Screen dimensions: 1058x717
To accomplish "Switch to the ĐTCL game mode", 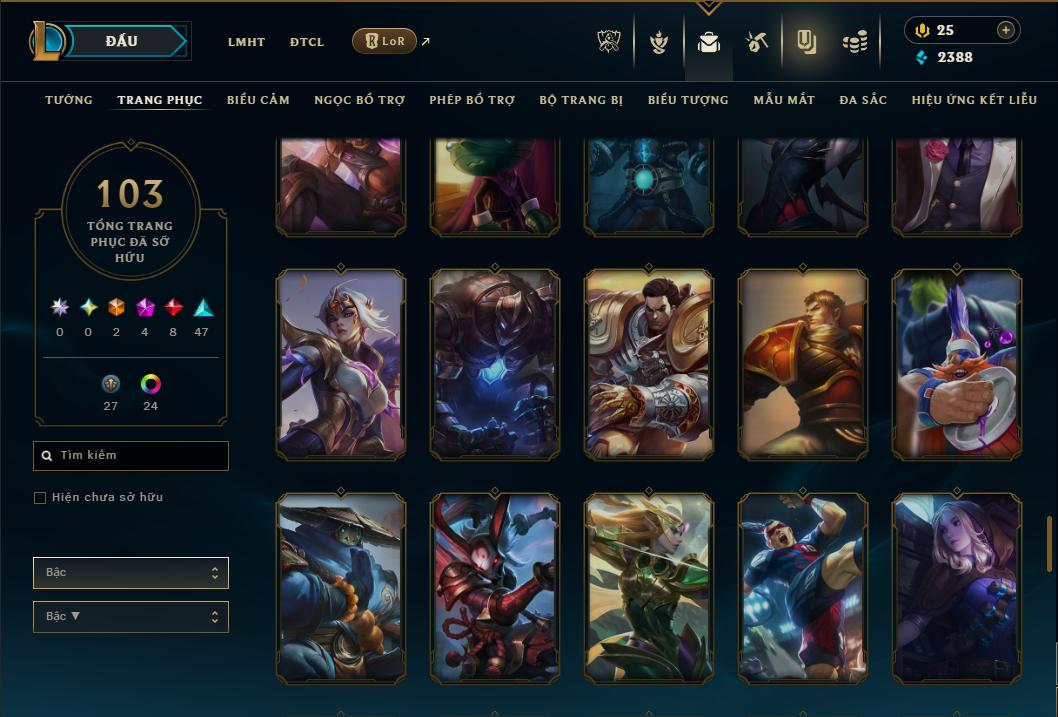I will (x=307, y=42).
